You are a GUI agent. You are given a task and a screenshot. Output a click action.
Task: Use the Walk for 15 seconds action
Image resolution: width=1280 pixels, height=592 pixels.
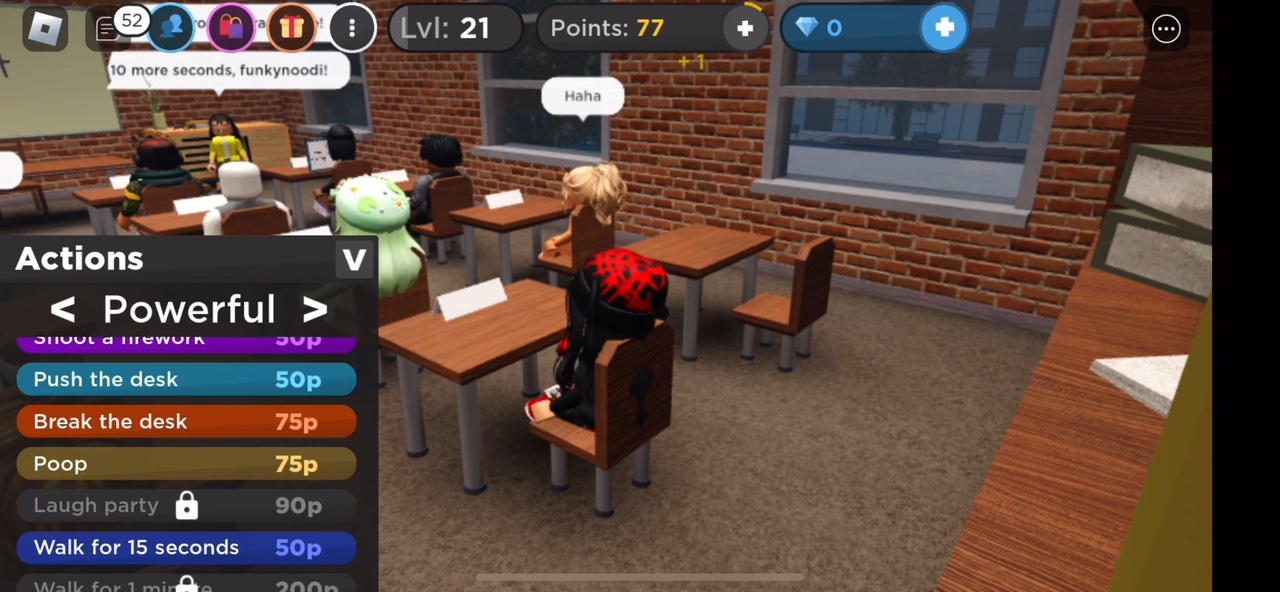tap(186, 548)
